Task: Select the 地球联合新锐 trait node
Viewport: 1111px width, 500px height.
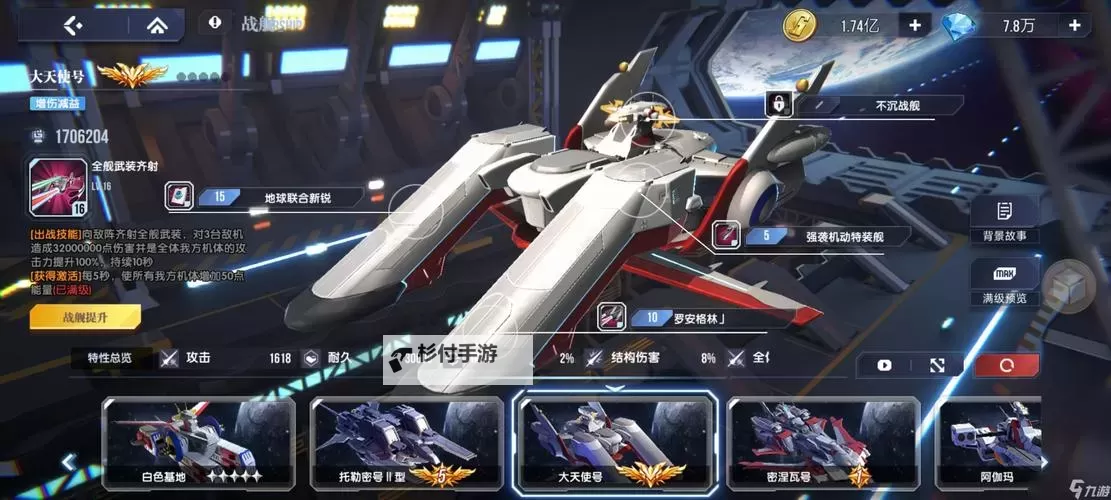Action: [263, 197]
